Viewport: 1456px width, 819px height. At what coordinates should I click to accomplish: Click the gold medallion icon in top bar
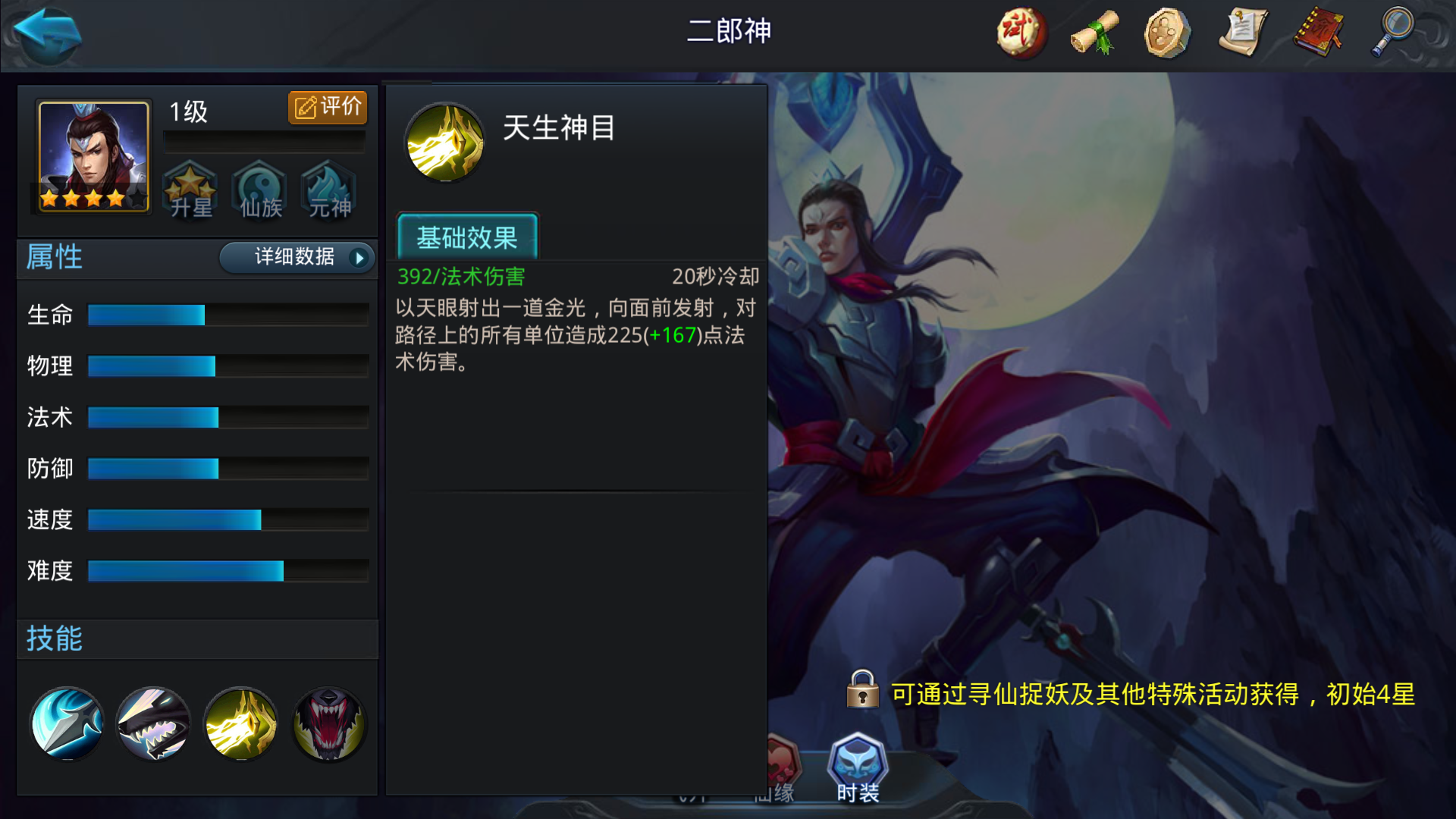coord(1166,33)
